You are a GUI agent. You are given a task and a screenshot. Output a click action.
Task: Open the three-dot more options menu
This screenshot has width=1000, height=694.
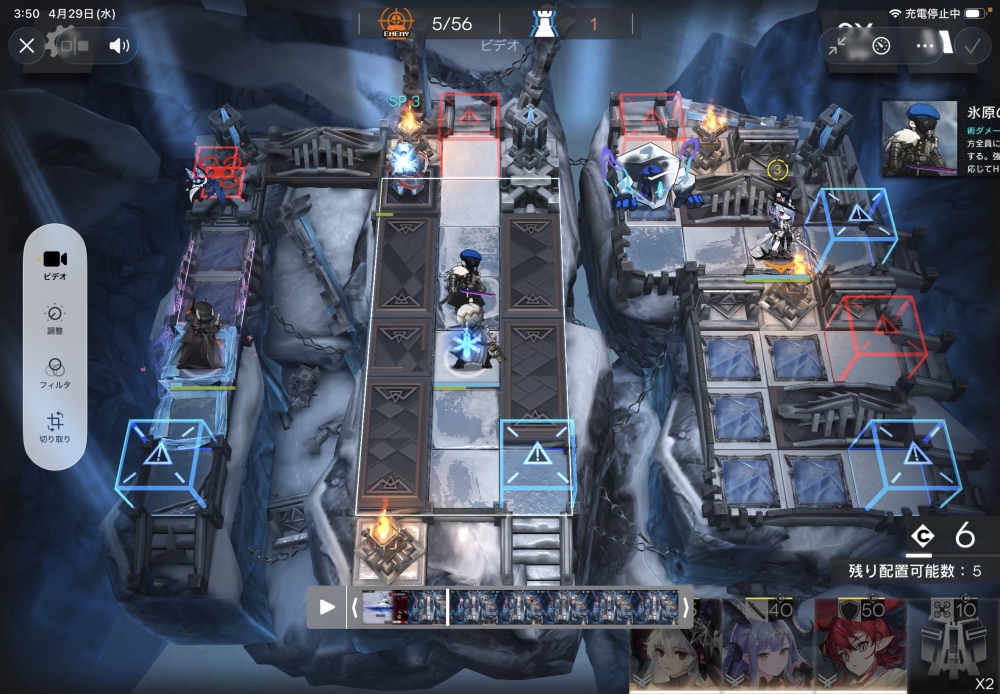pos(926,46)
